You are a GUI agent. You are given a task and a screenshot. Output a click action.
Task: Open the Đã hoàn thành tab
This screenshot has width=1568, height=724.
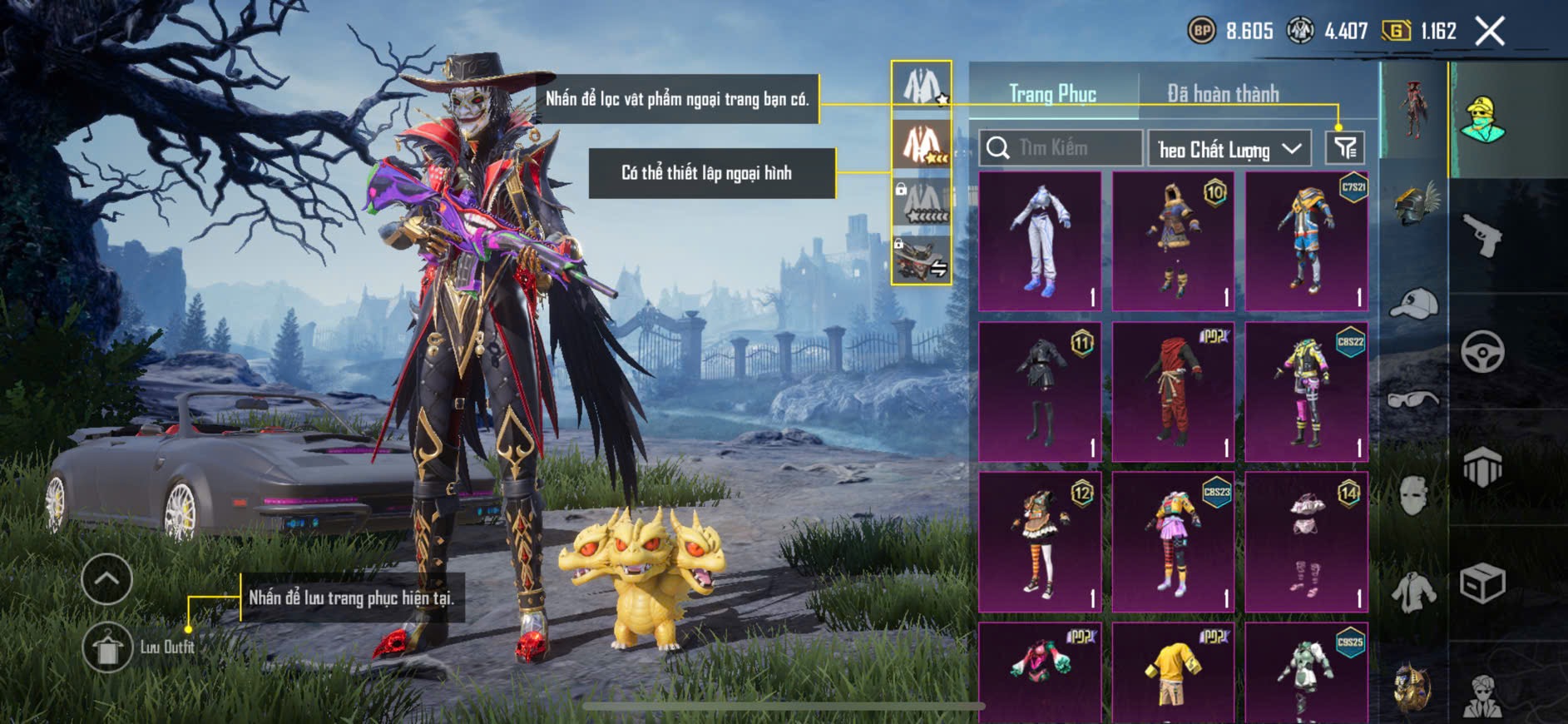1223,94
